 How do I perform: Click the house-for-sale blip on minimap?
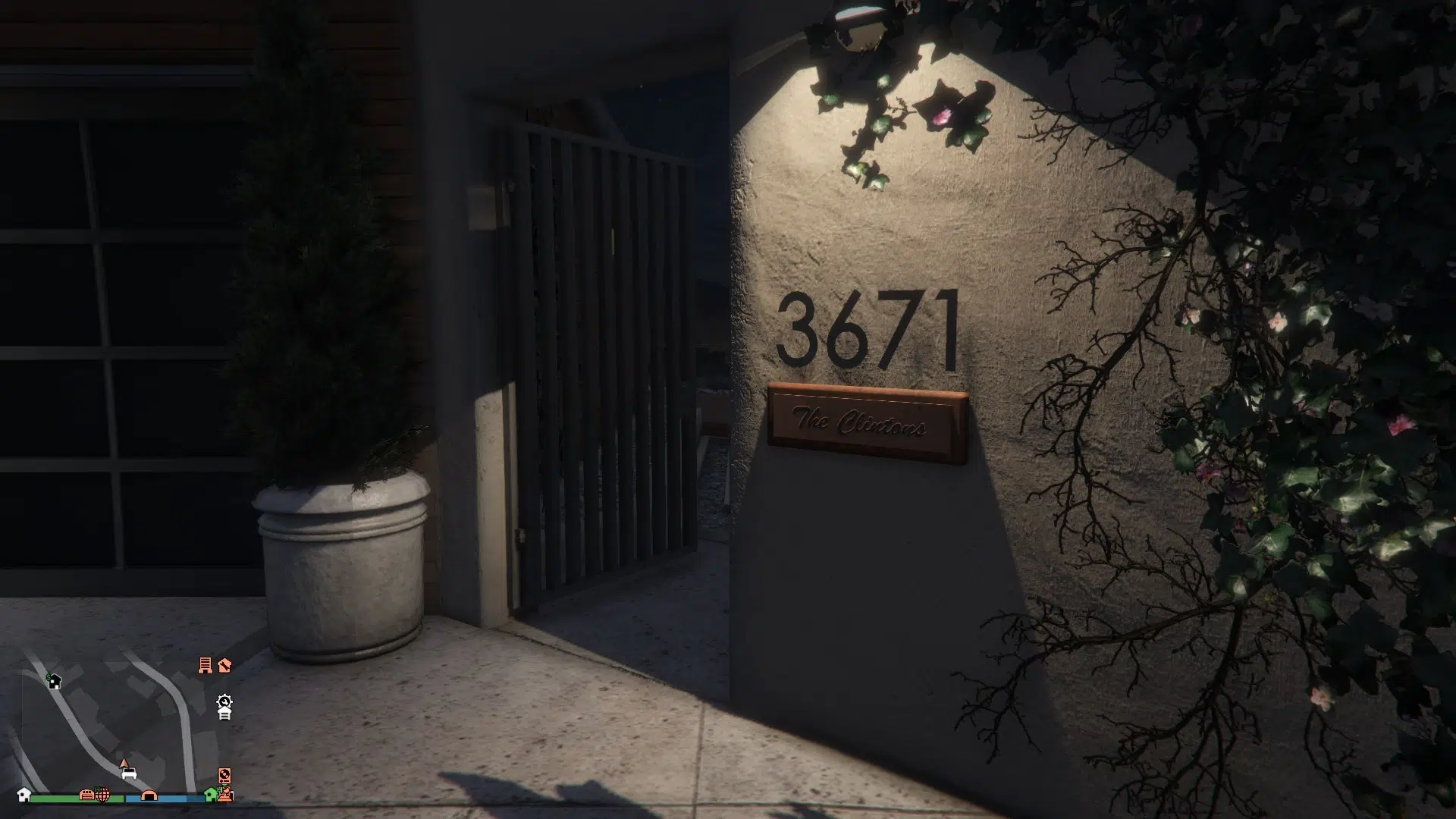pyautogui.click(x=54, y=681)
